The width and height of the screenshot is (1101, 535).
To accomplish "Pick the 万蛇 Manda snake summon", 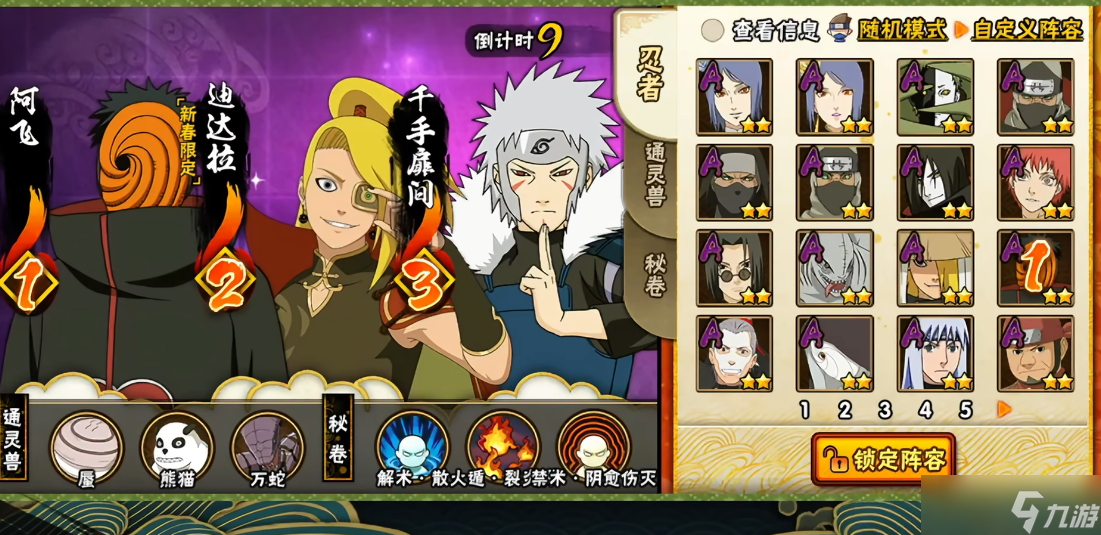I will [267, 445].
